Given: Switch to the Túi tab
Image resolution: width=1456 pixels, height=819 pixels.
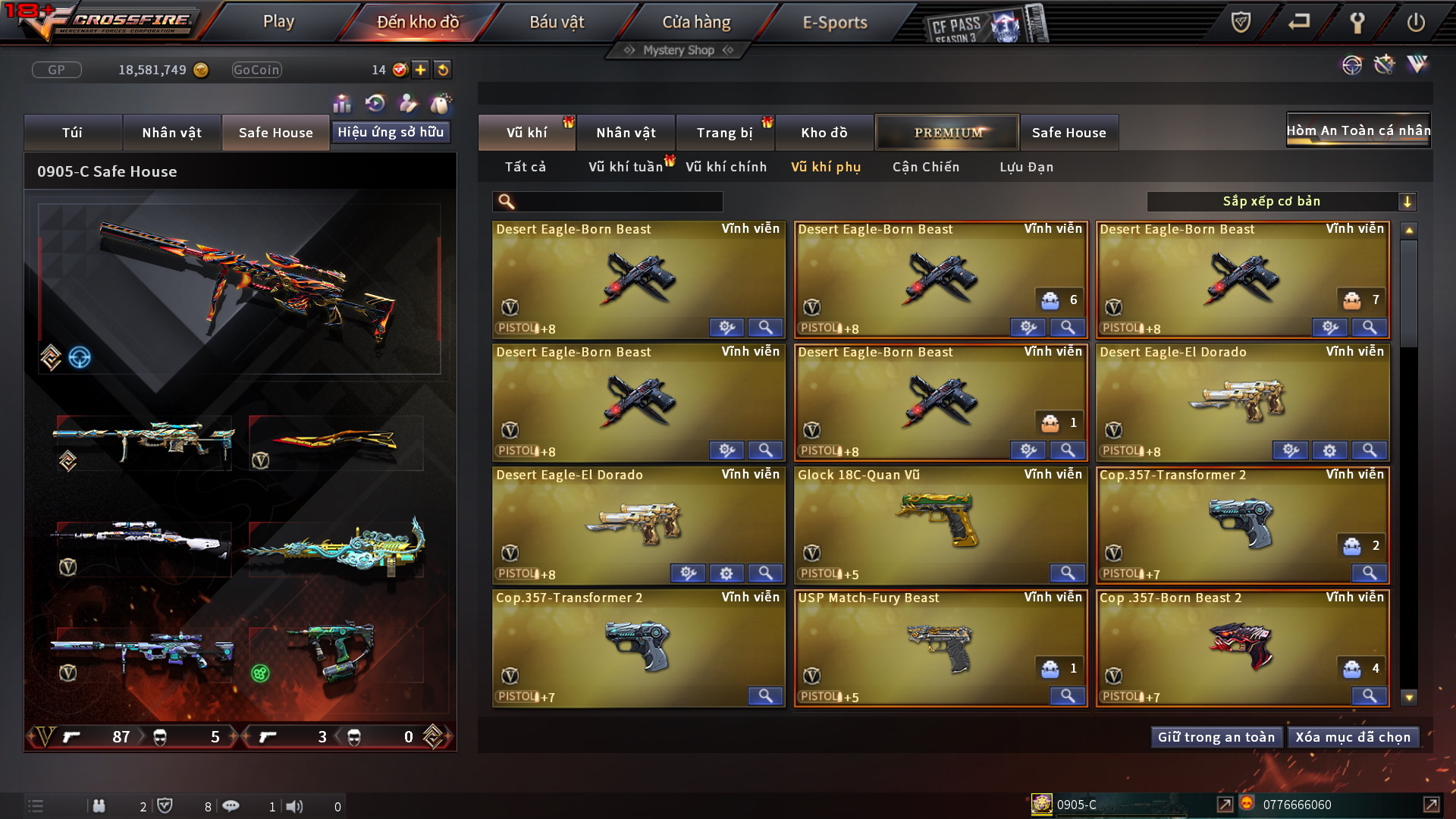Looking at the screenshot, I should coord(73,133).
